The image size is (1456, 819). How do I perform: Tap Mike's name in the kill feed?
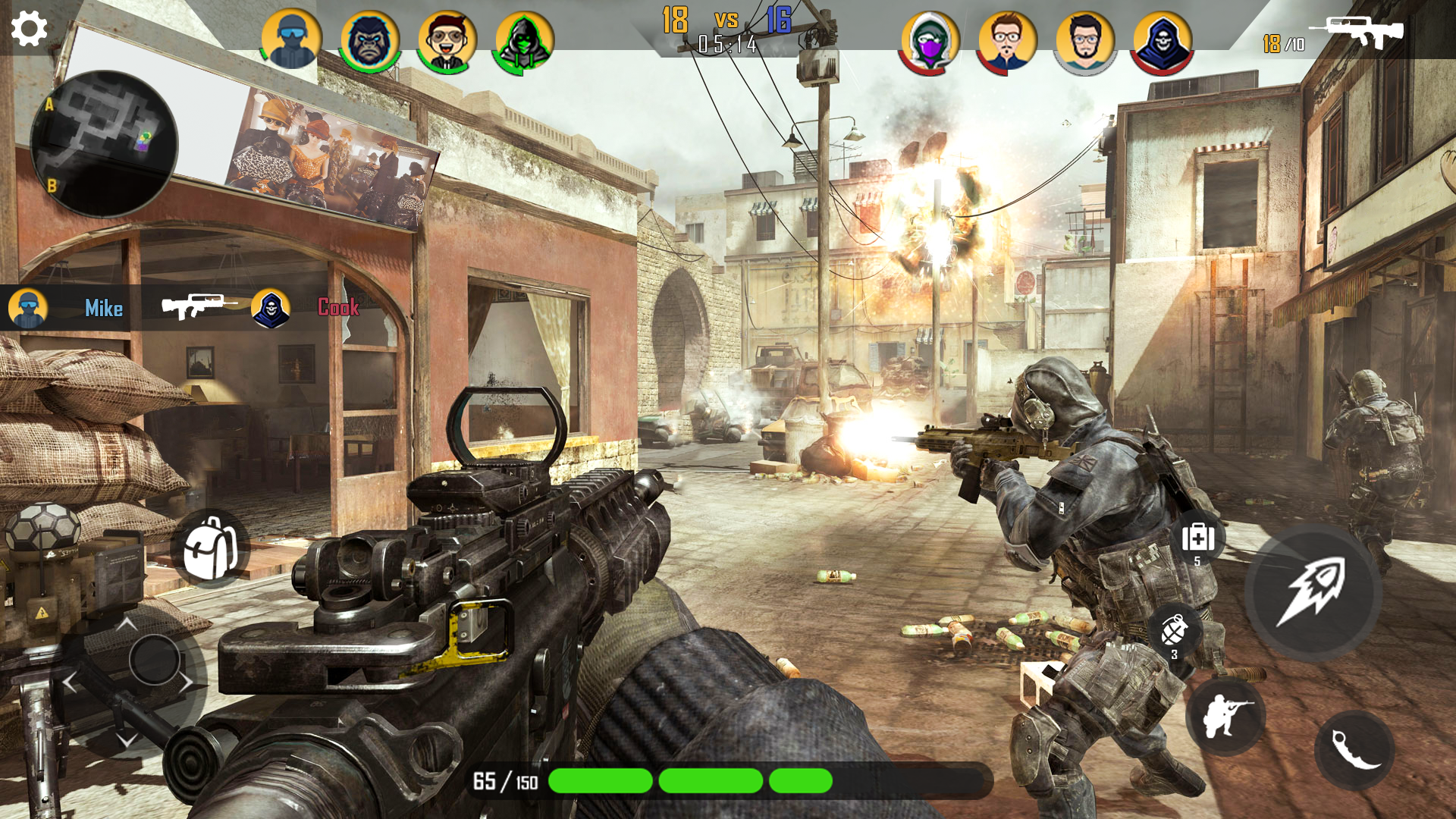pos(104,309)
